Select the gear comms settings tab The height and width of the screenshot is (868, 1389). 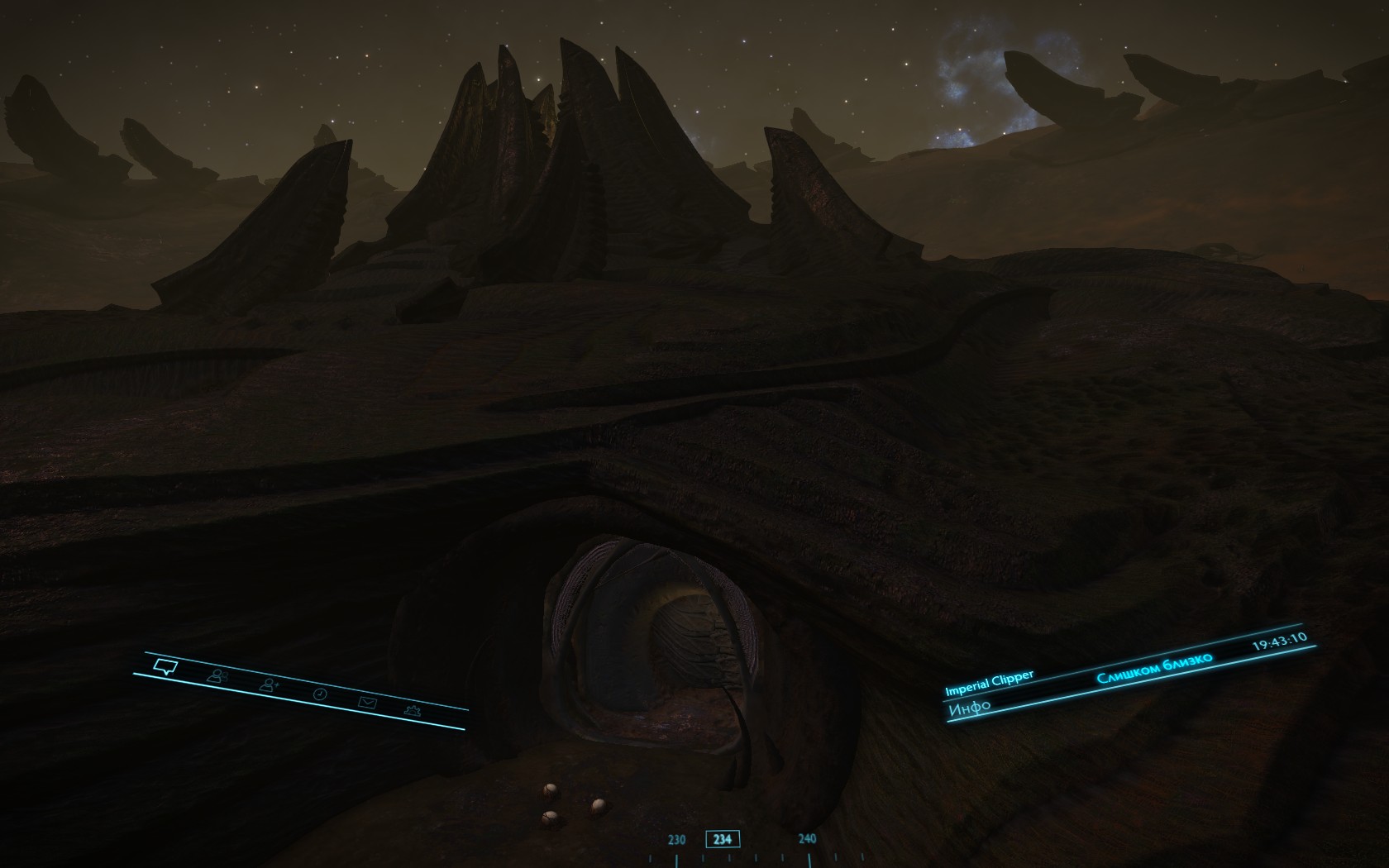(x=412, y=710)
